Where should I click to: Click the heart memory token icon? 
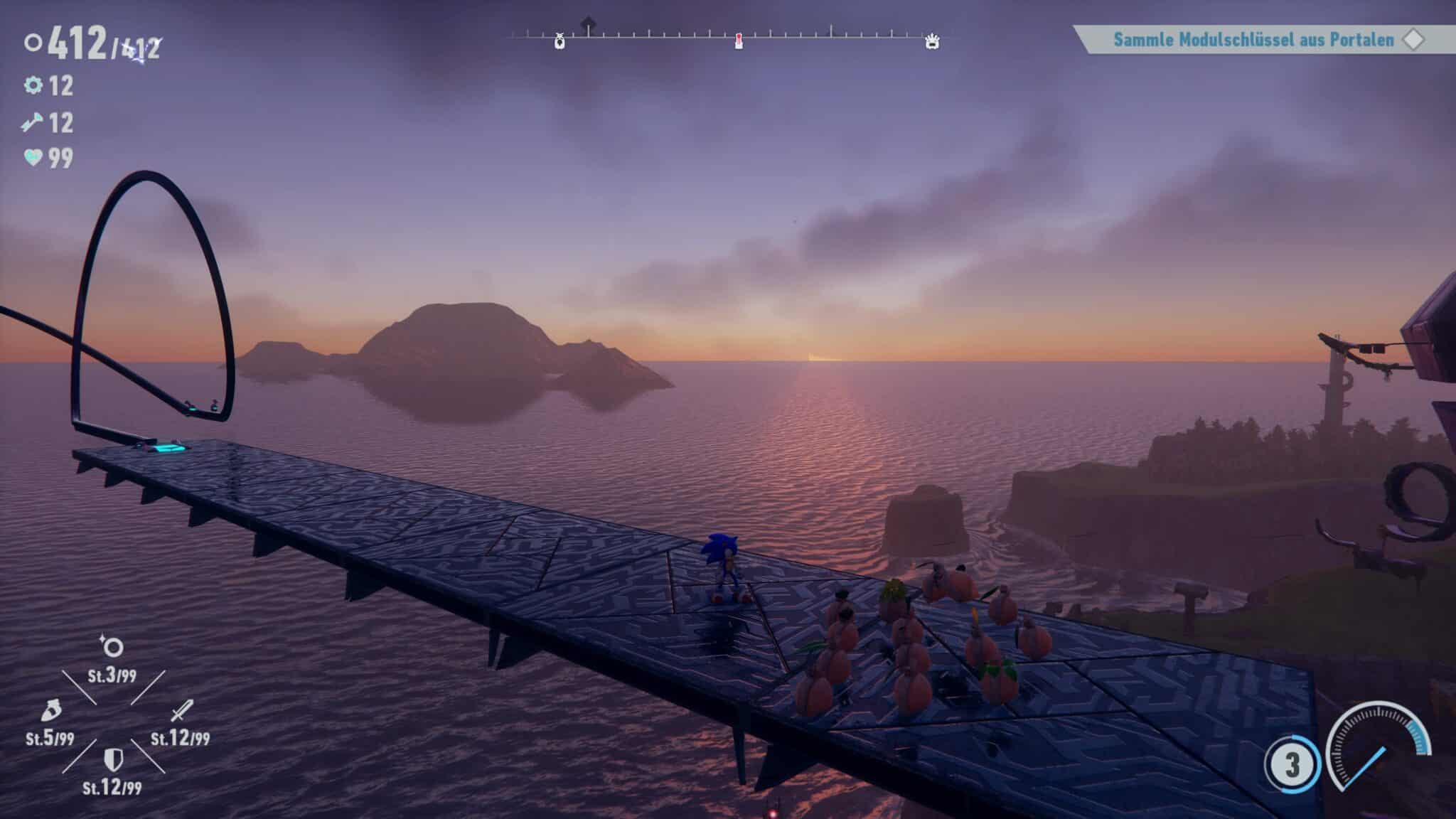[33, 157]
